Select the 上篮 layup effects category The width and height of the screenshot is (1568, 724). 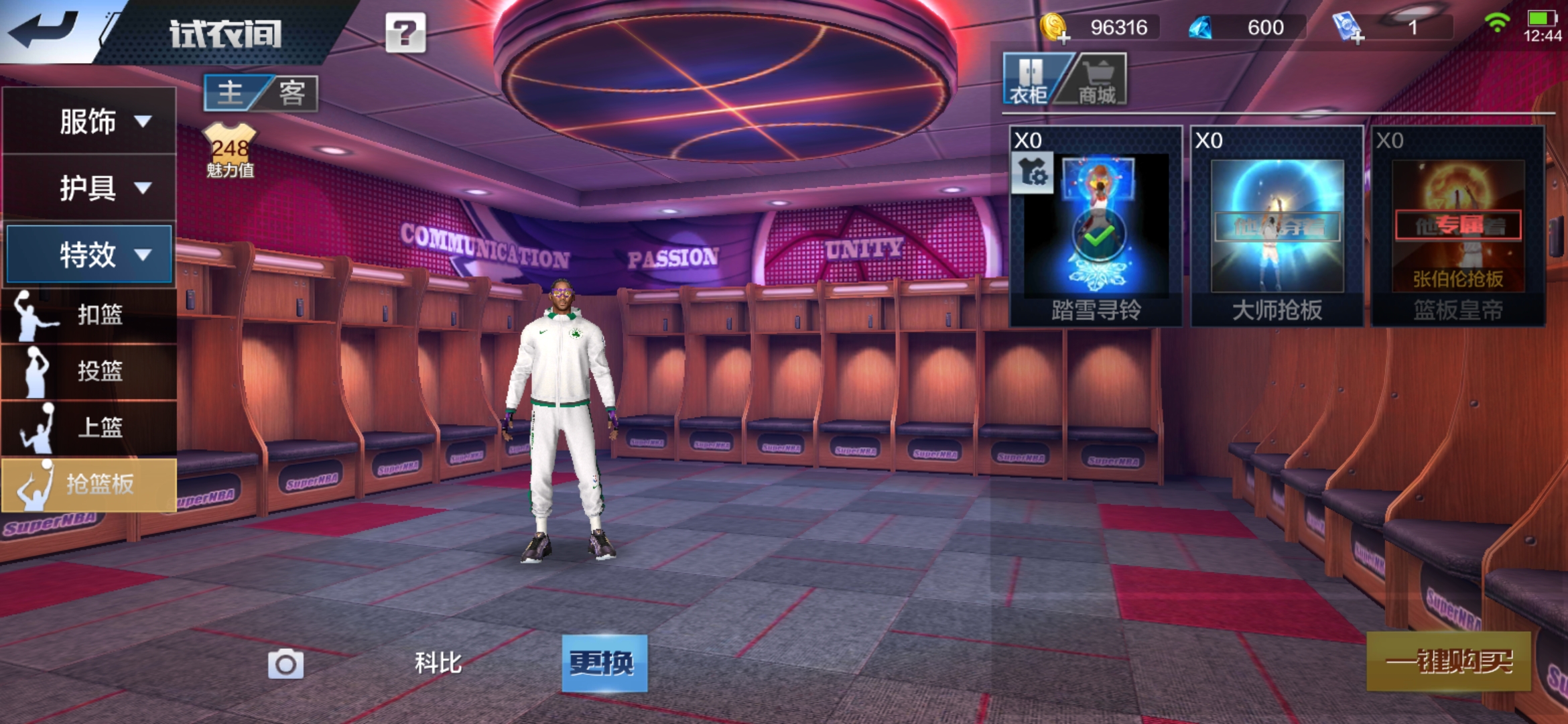[x=90, y=427]
